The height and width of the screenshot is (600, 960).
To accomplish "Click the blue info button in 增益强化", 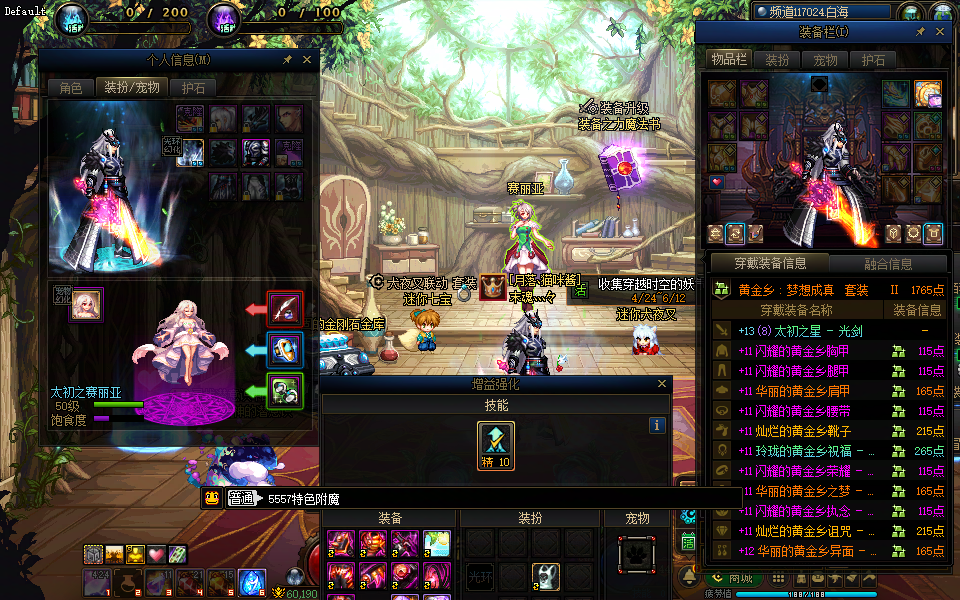I will coord(657,425).
